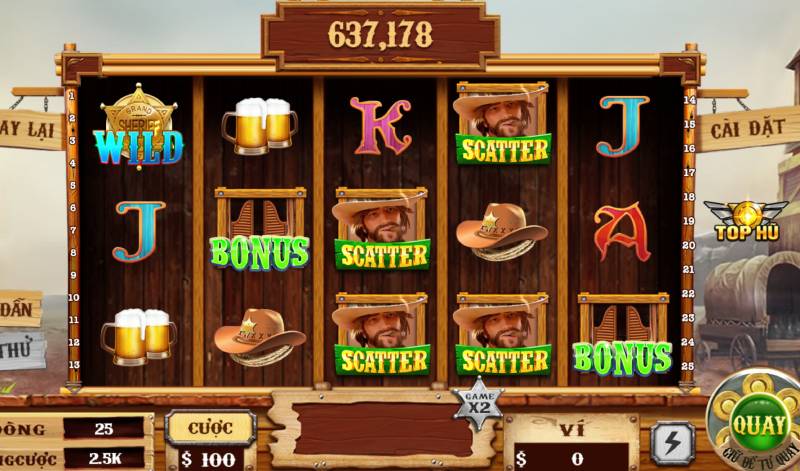
Task: Go back using the QUAY LẠI sign
Action: (28, 129)
